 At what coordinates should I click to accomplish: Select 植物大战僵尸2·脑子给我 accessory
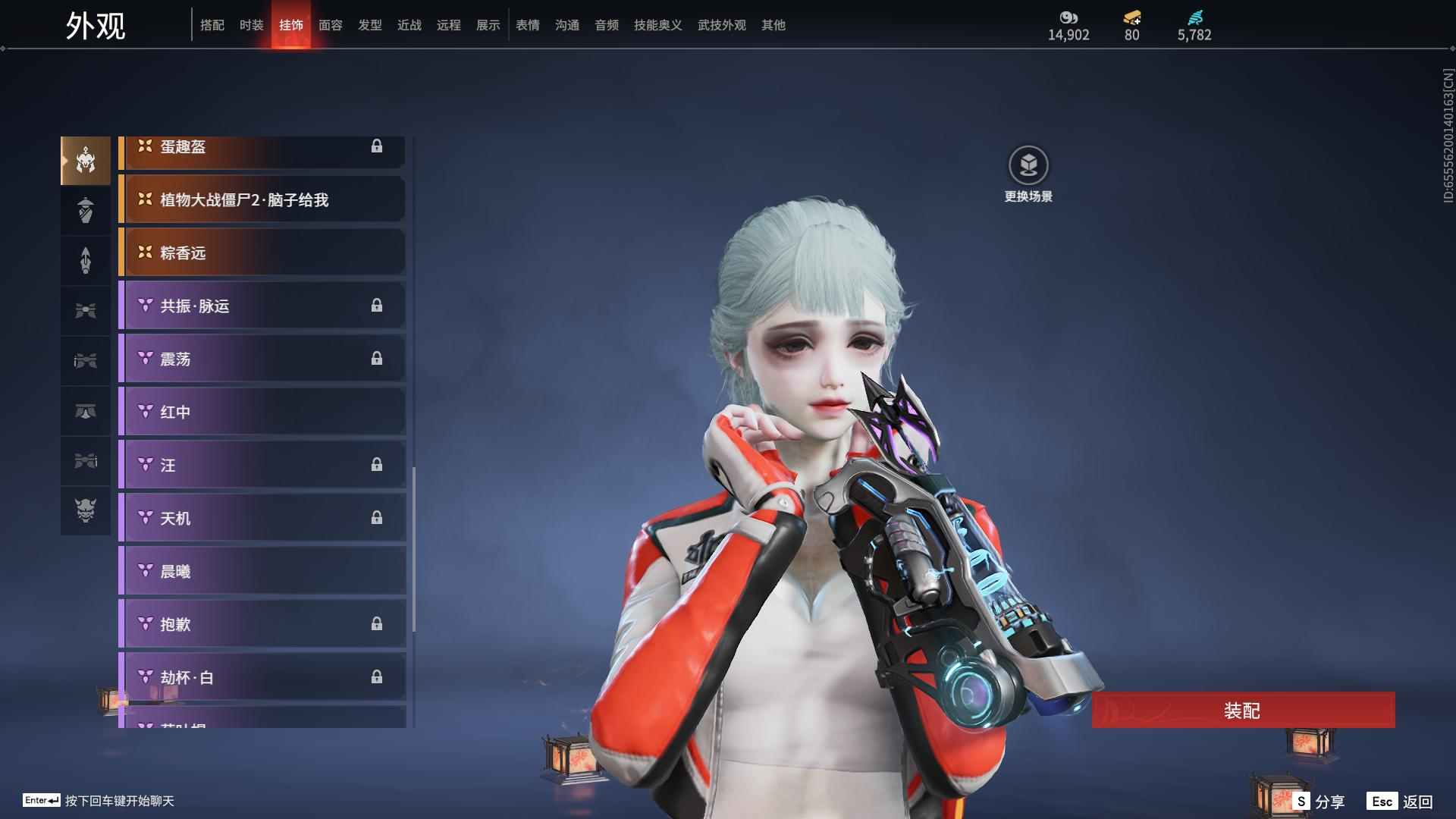coord(262,199)
